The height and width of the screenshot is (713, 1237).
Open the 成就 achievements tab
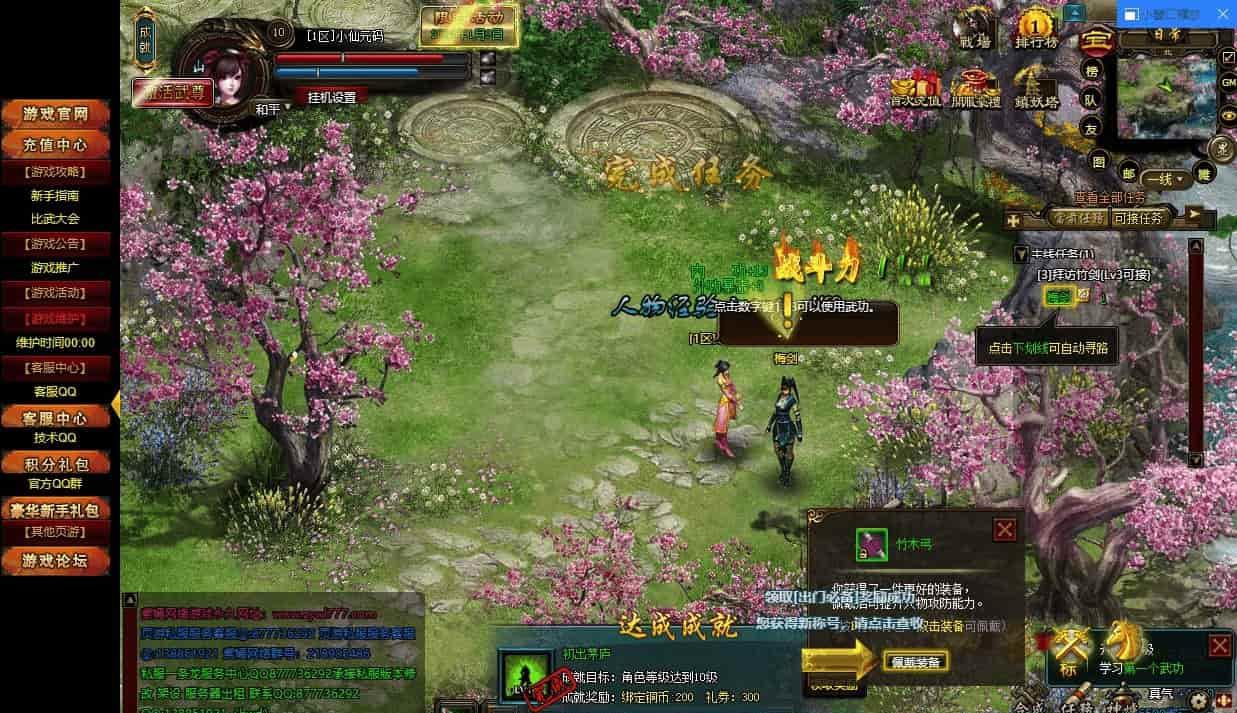pos(145,40)
